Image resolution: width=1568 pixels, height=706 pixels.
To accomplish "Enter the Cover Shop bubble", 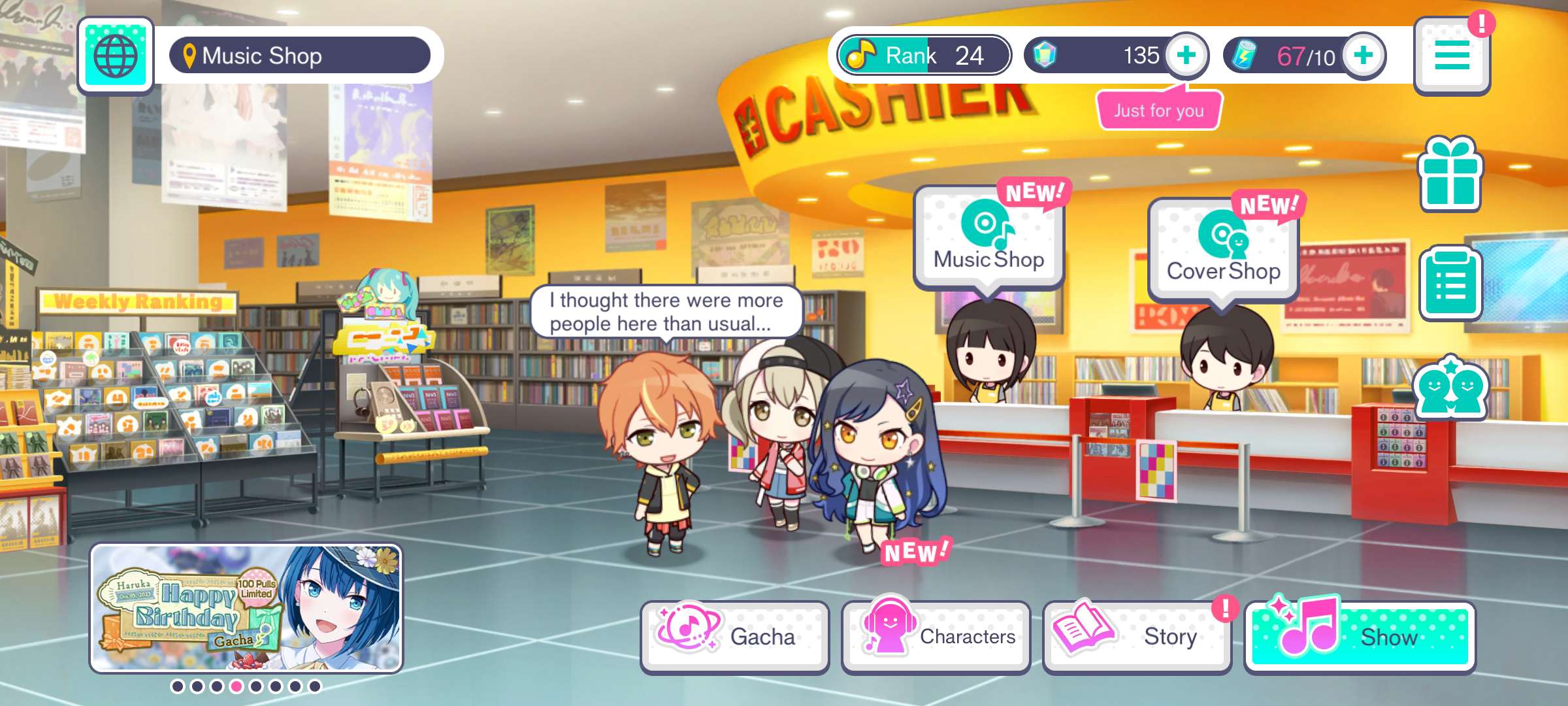I will (1223, 250).
